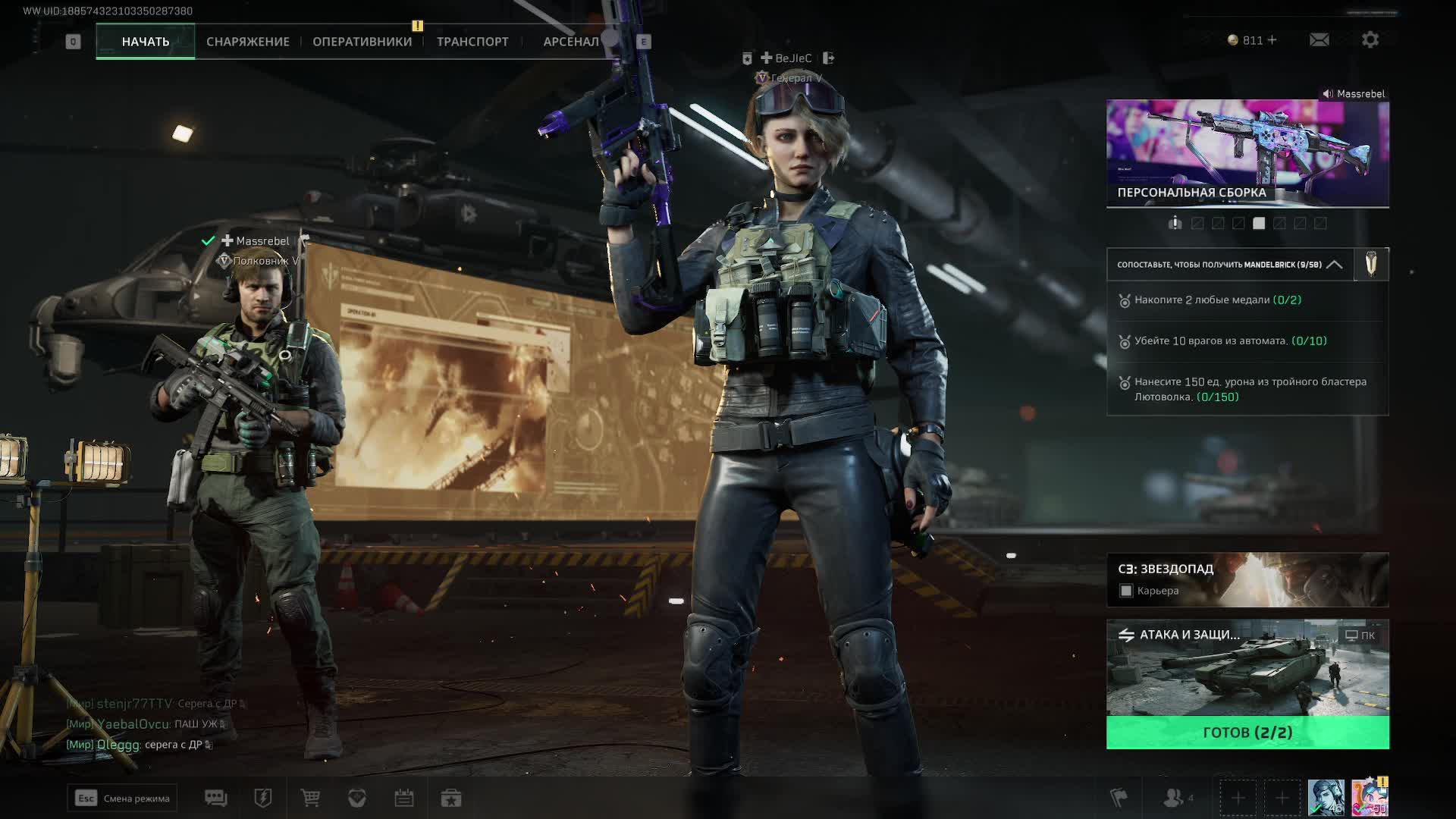Image resolution: width=1456 pixels, height=819 pixels.
Task: Open the mail envelope inbox
Action: pyautogui.click(x=1319, y=40)
